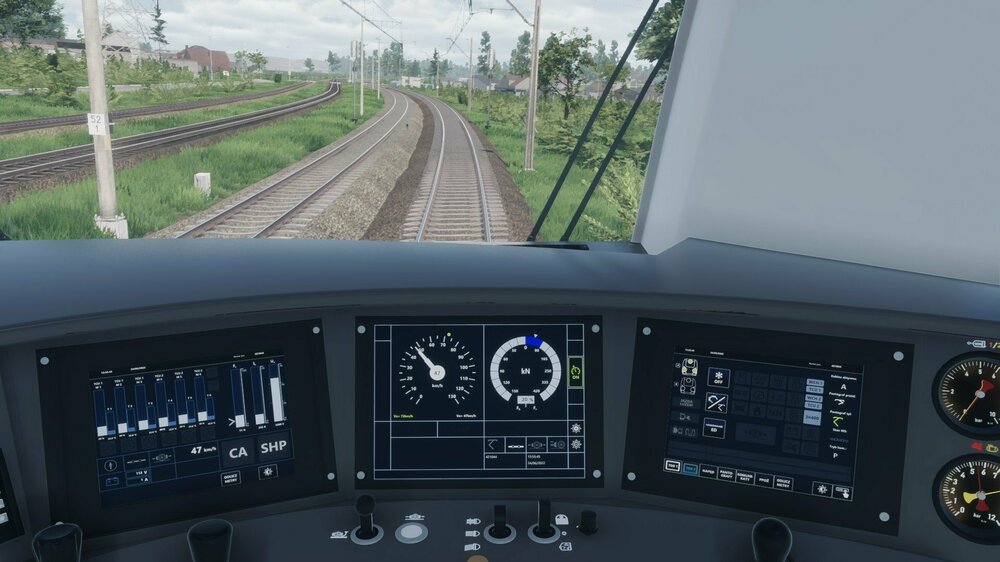Toggle the air conditioning OFF snowflake button
Screen dimensions: 1000x562
pyautogui.click(x=718, y=377)
